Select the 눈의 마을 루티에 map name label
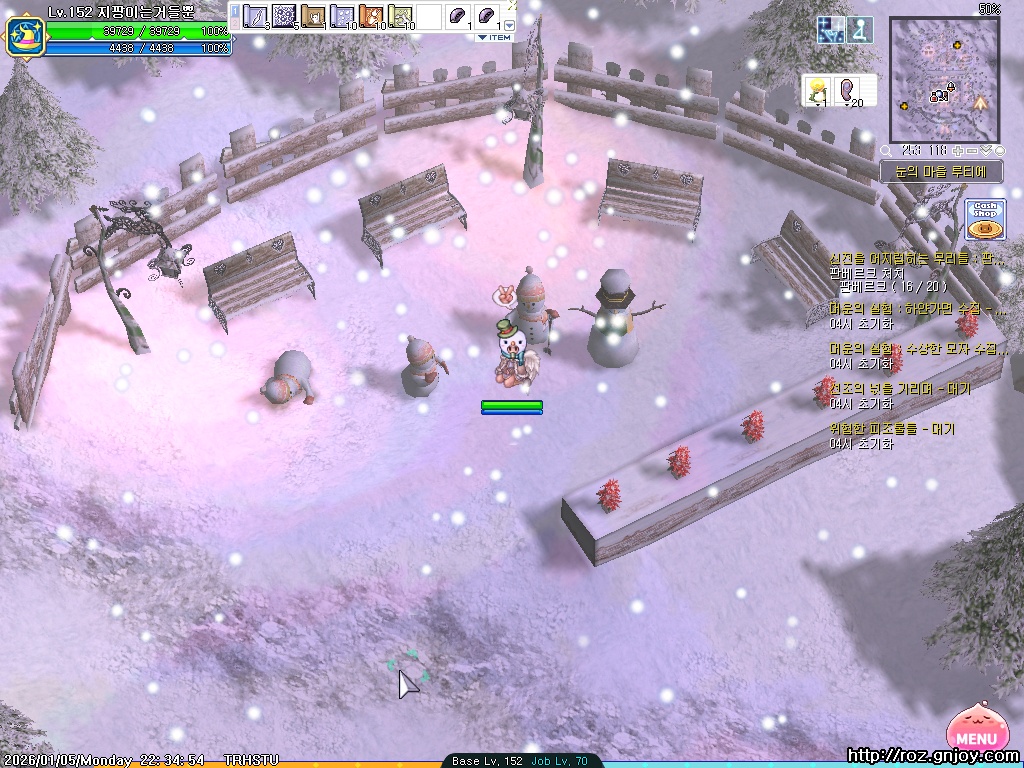 point(940,171)
